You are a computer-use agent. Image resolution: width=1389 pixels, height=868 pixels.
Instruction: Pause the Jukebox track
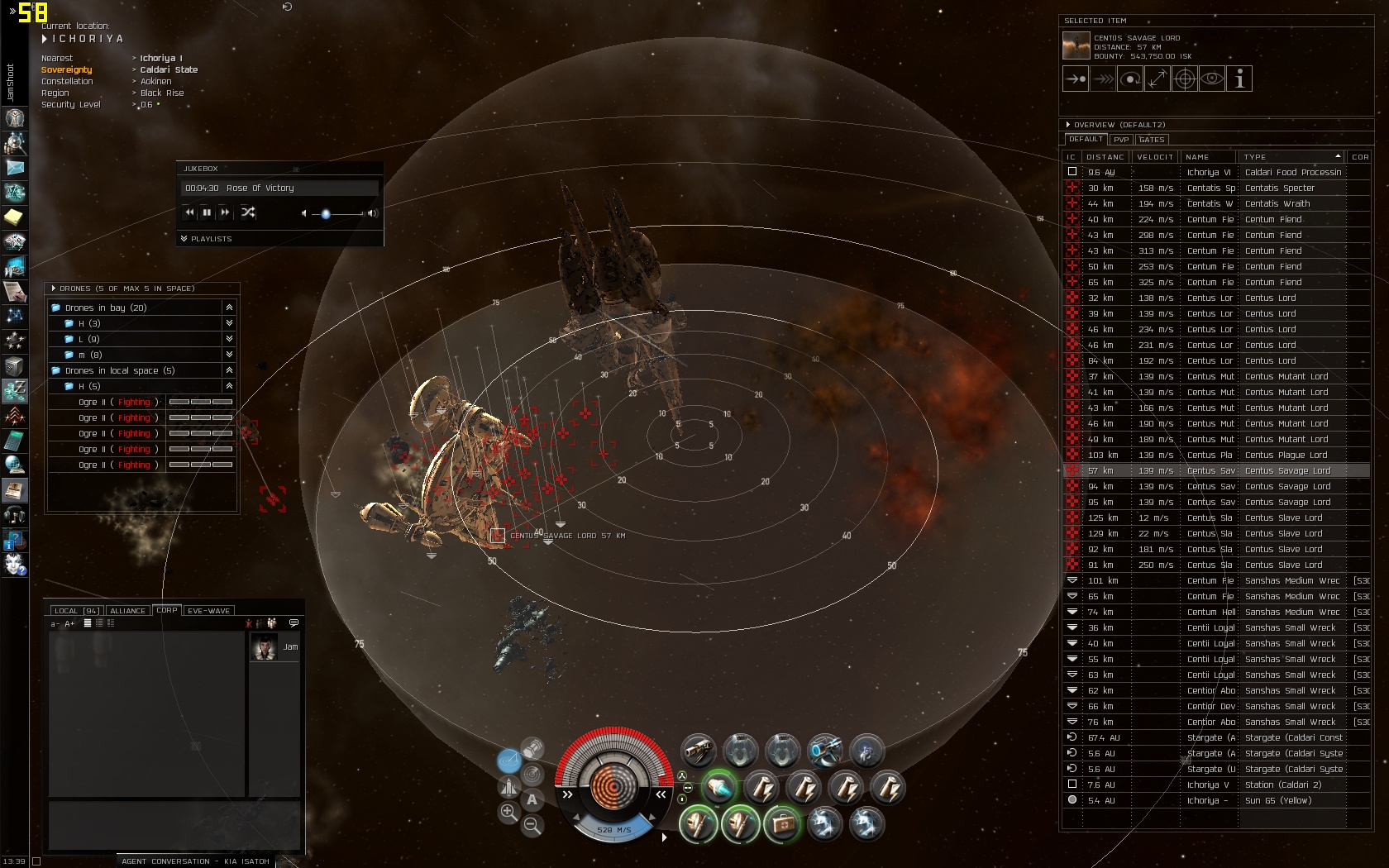point(207,212)
